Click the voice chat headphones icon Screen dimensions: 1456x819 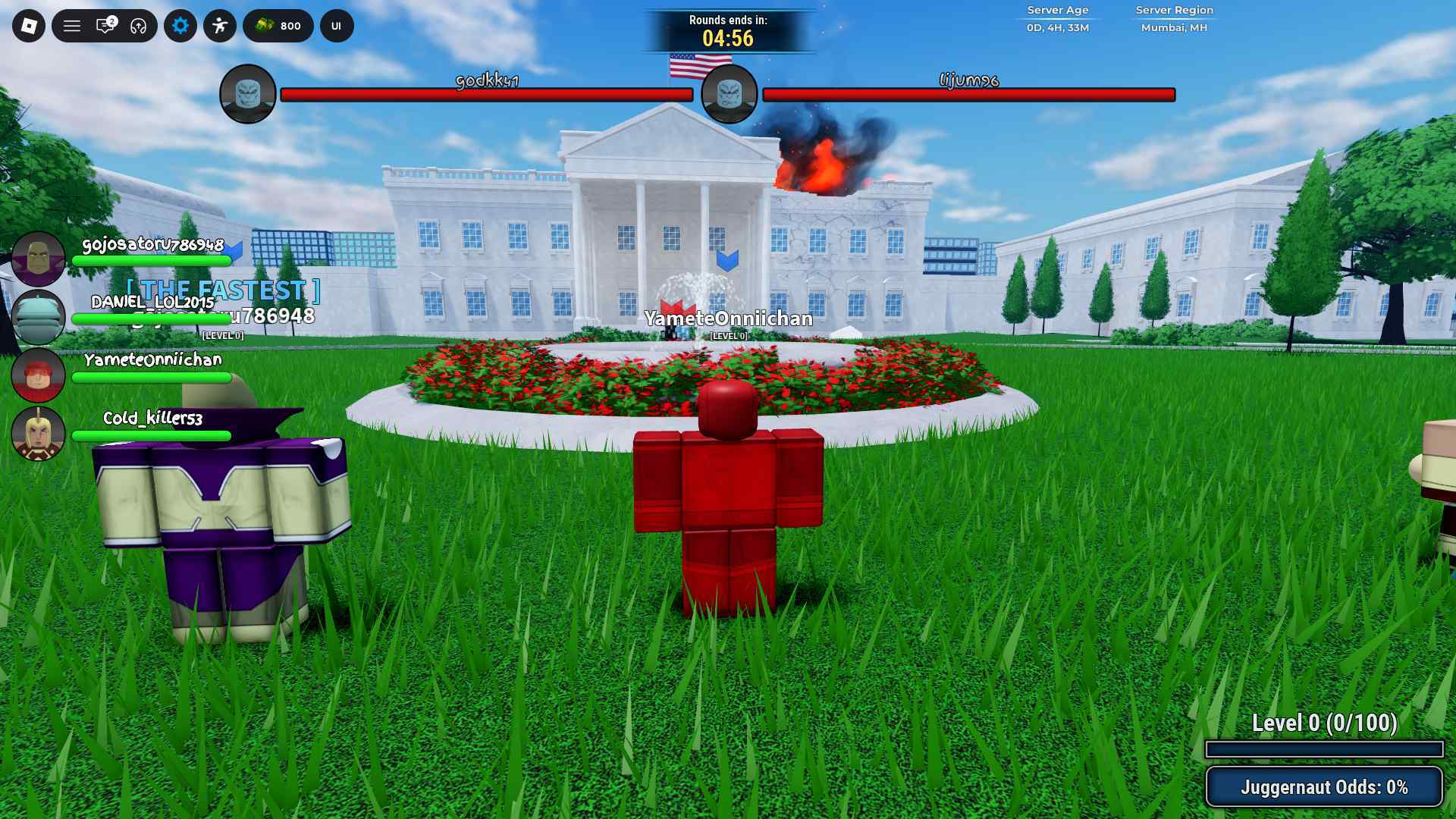(x=136, y=25)
